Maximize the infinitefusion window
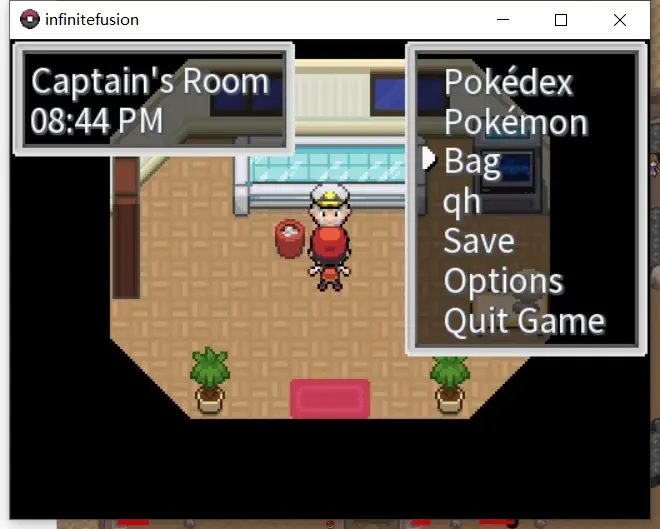The height and width of the screenshot is (529, 660). [x=561, y=20]
